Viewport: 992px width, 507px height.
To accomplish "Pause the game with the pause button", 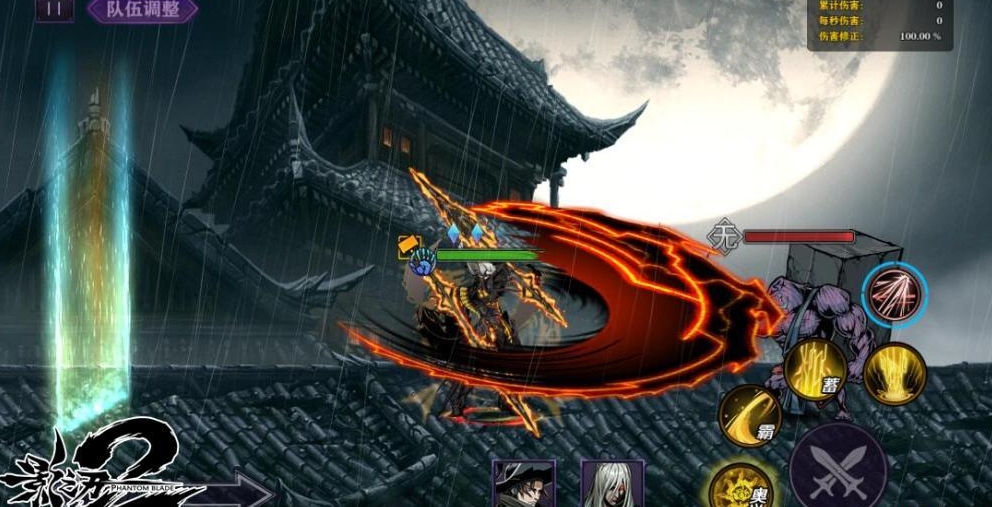I will (x=54, y=9).
